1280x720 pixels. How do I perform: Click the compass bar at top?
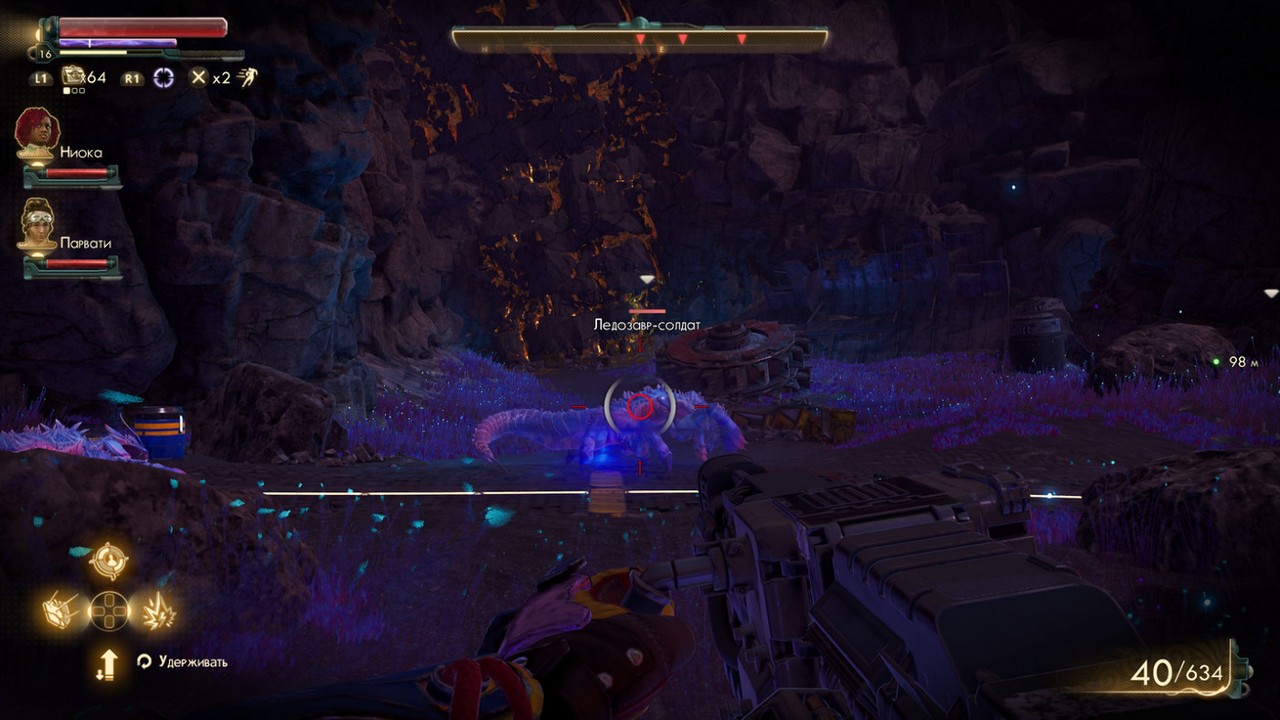[639, 39]
